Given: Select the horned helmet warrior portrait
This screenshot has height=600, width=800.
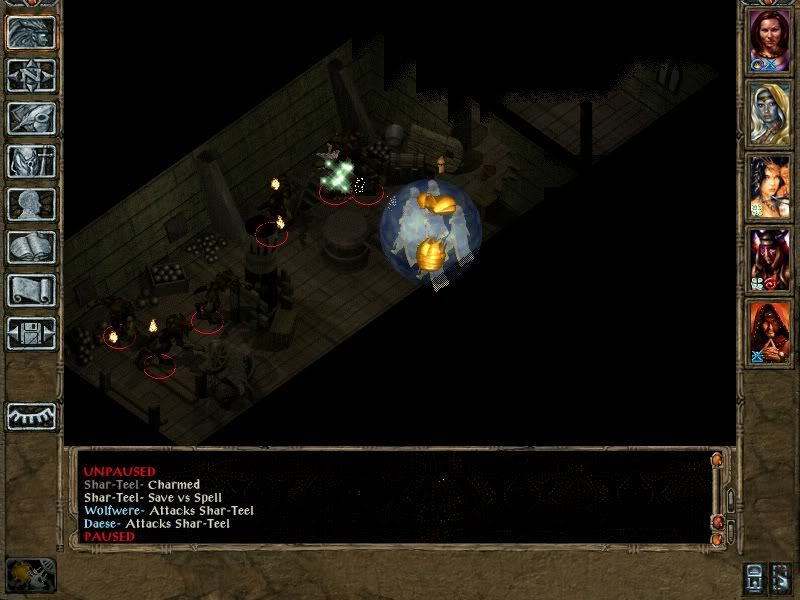Looking at the screenshot, I should pos(769,259).
